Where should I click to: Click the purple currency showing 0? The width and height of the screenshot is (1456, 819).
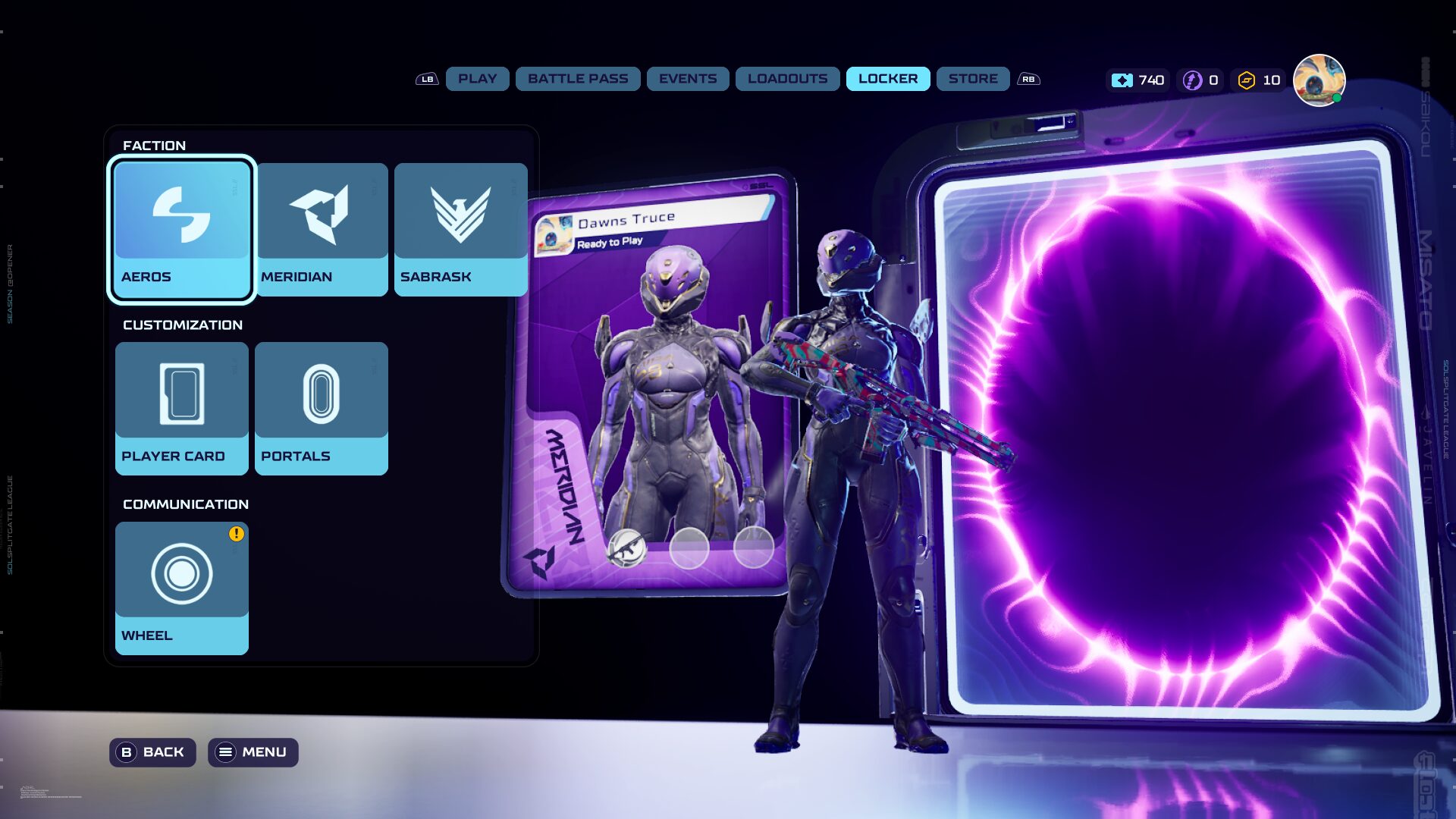(x=1201, y=80)
